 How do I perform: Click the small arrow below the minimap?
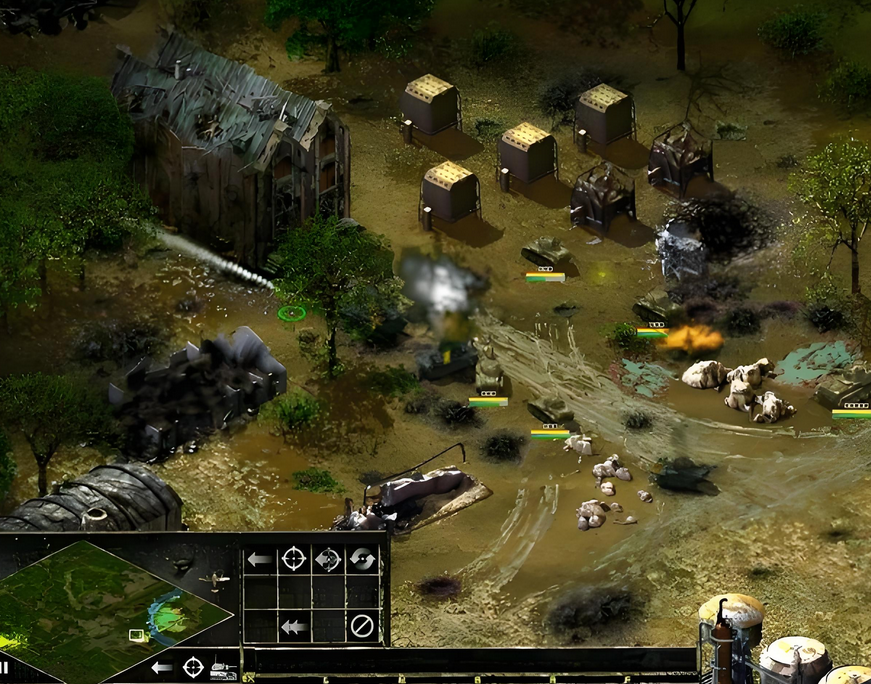coord(161,666)
